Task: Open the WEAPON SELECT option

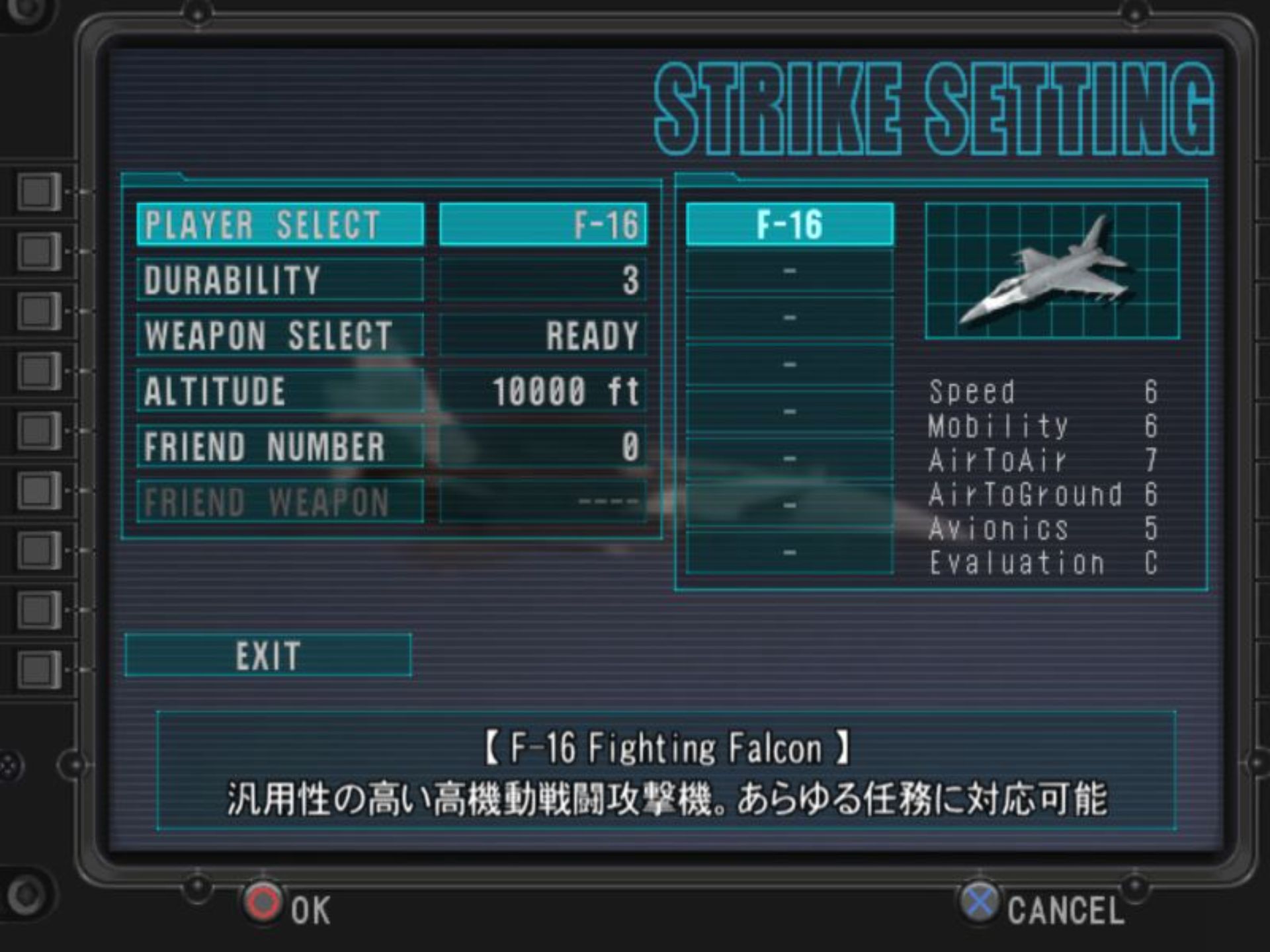Action: 280,336
